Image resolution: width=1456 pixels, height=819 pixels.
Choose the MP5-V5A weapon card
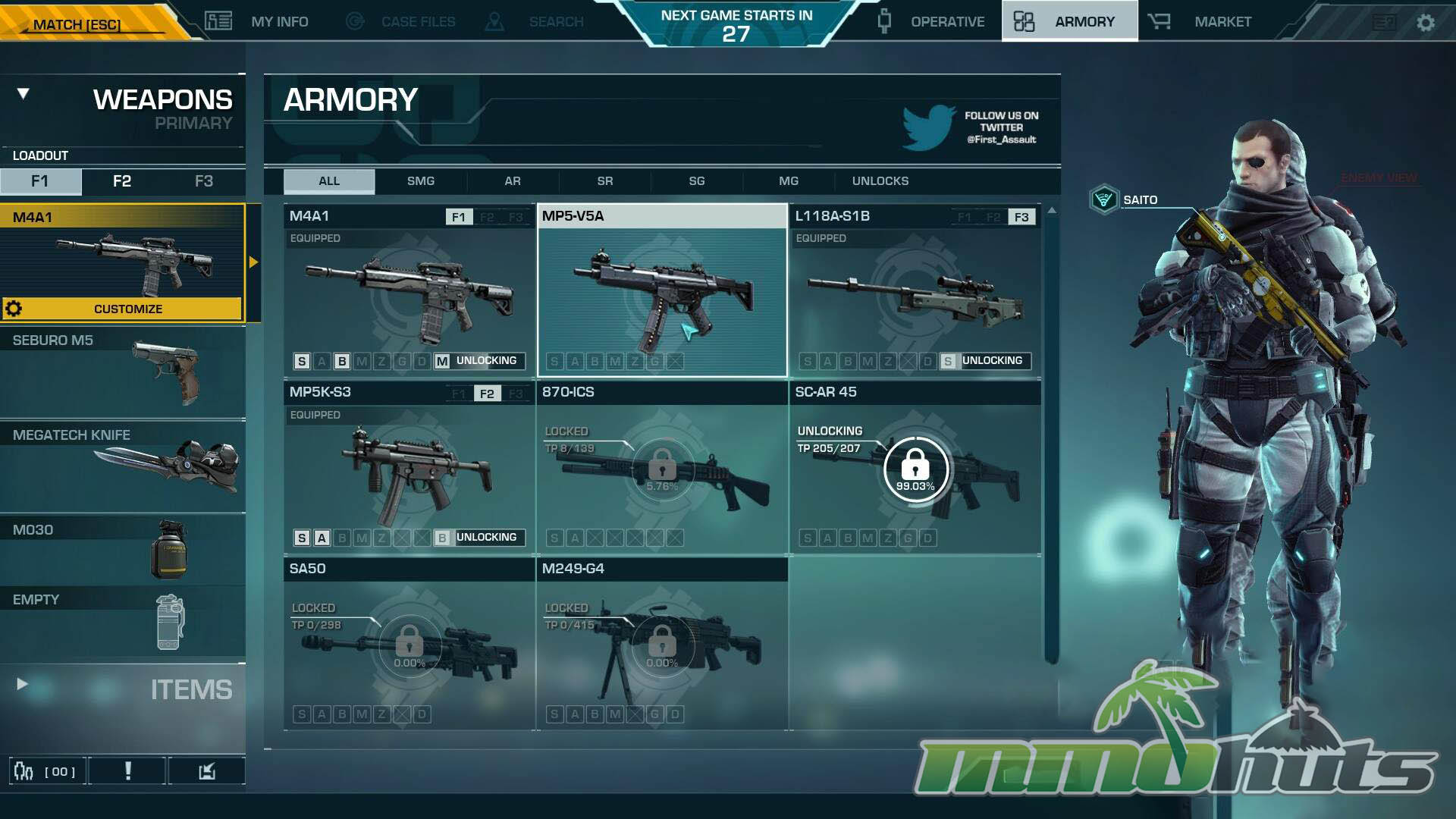(662, 291)
